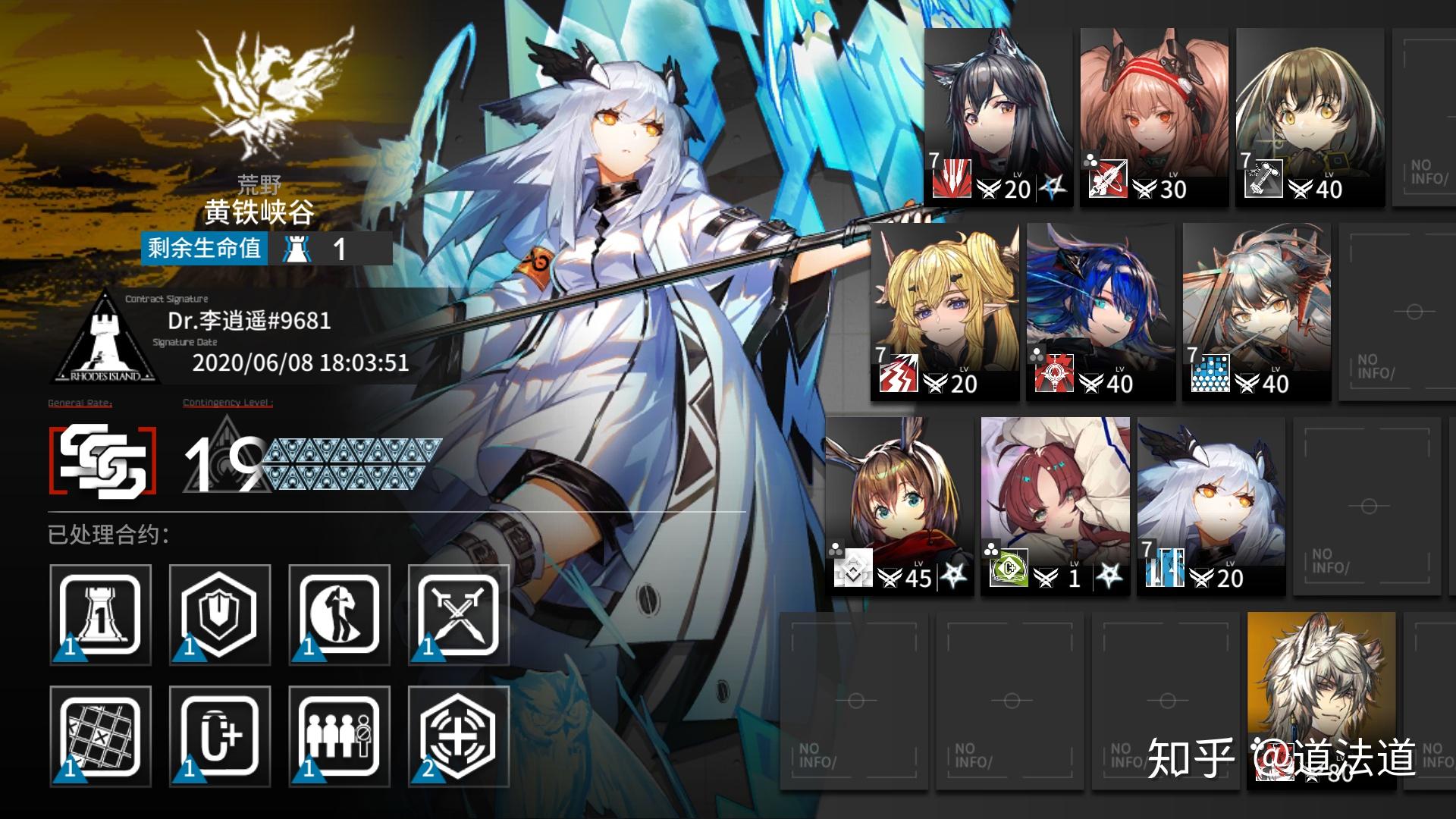Select the silver-haired operator on orange background
Screen dimensions: 1456x819
click(1321, 698)
